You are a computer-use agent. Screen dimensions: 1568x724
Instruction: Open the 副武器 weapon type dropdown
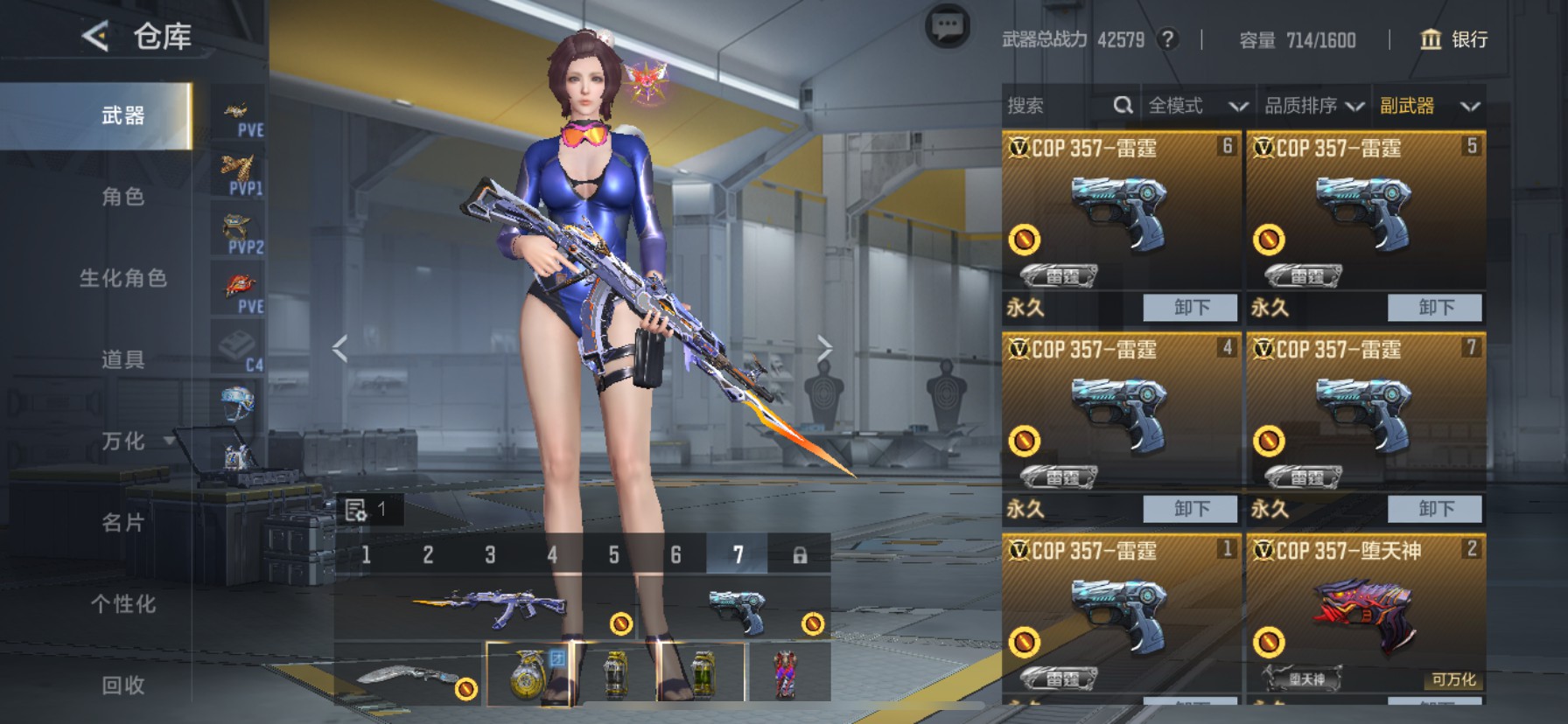pos(1429,106)
